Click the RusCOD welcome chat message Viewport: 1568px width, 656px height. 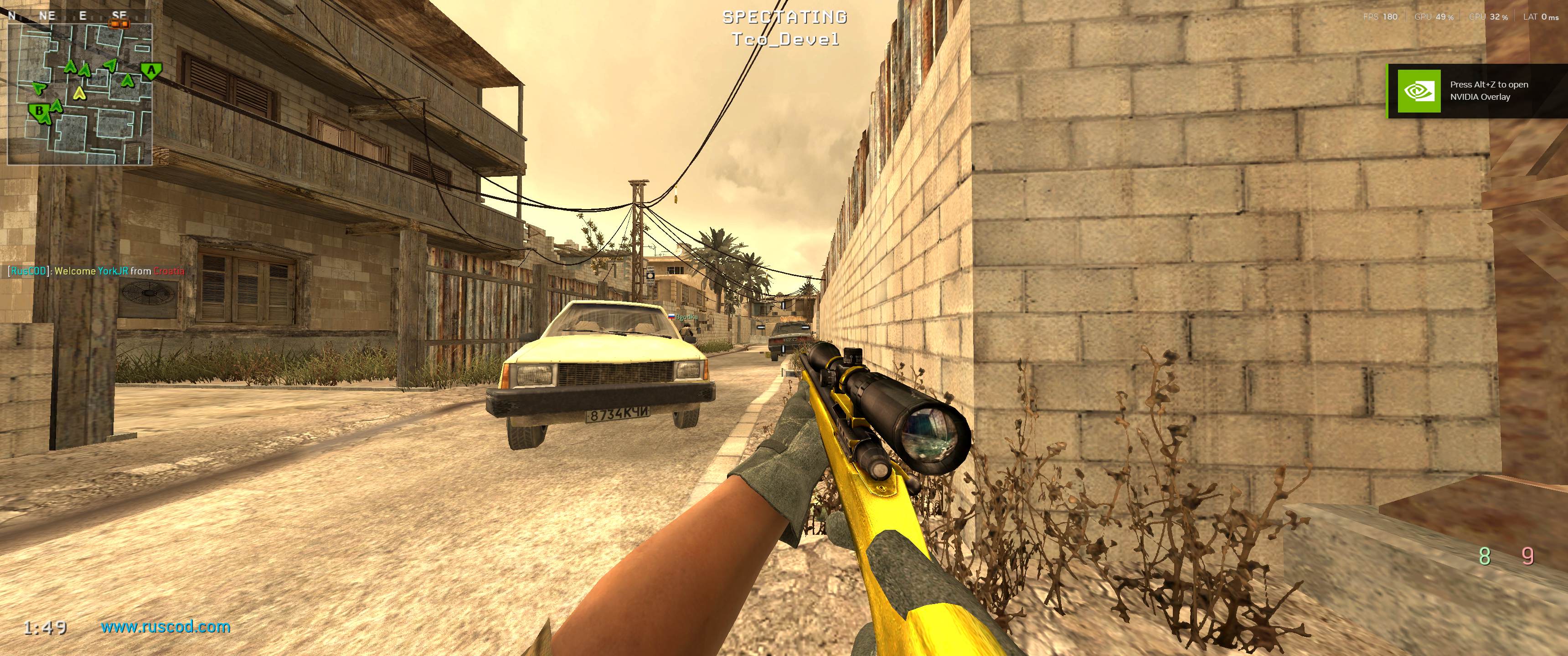[x=96, y=271]
